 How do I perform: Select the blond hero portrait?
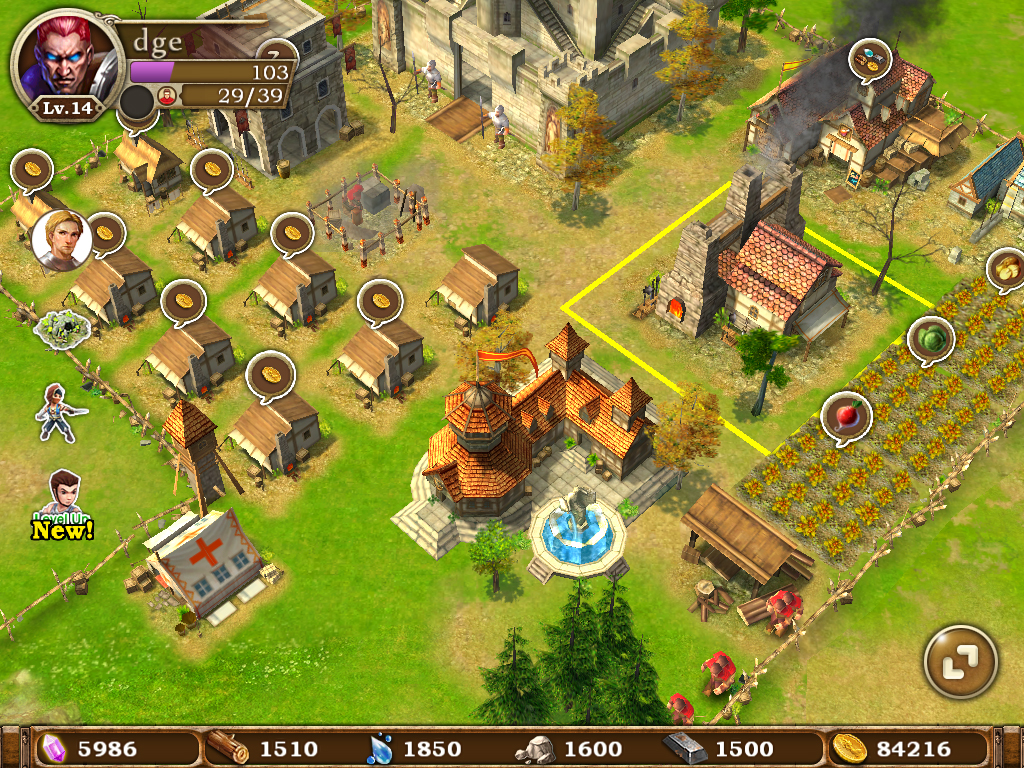tap(62, 241)
